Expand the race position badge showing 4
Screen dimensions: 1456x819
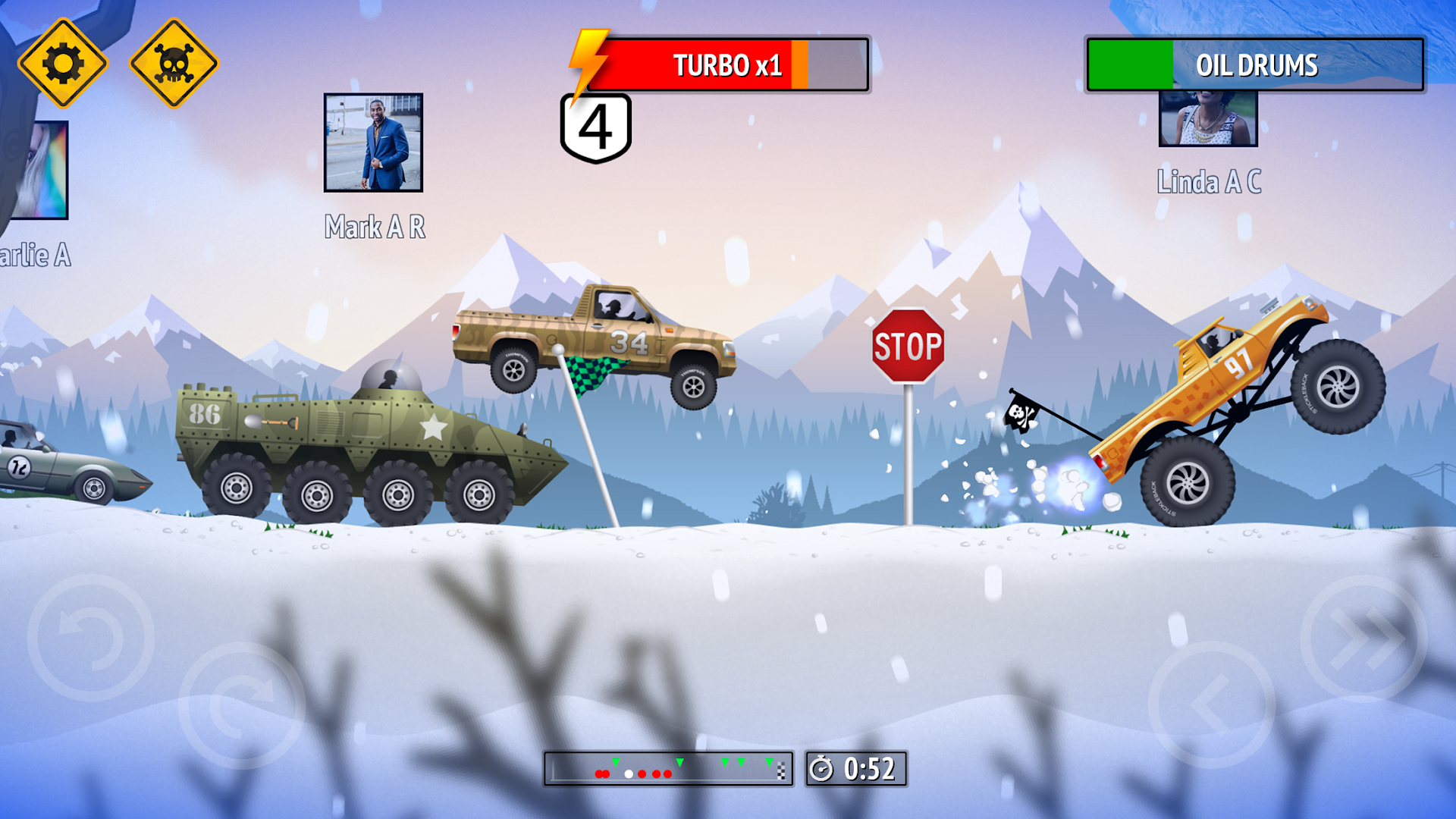click(x=596, y=125)
